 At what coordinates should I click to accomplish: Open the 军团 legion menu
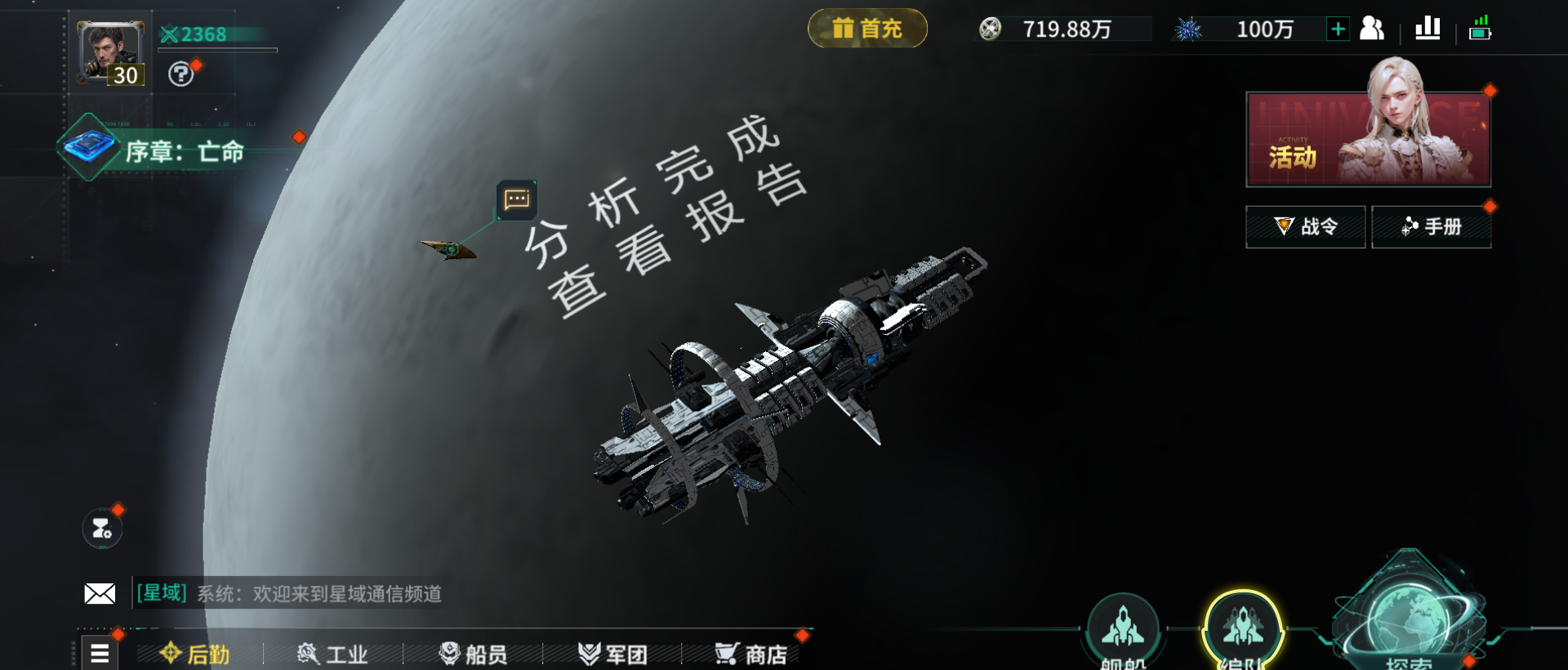tap(614, 653)
